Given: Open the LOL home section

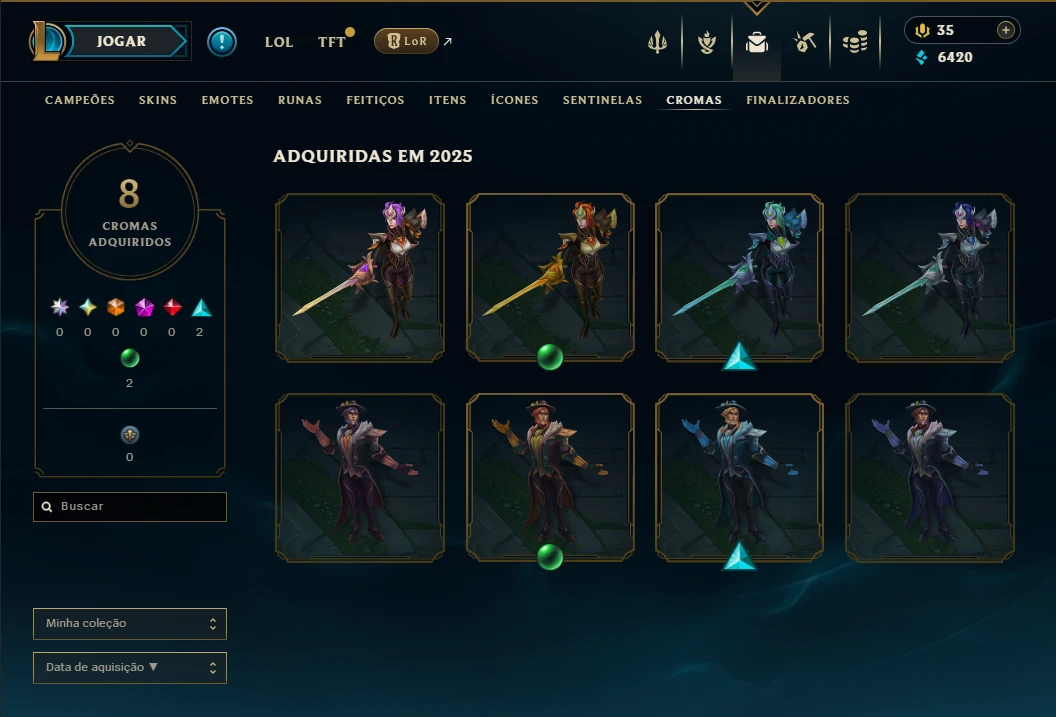Looking at the screenshot, I should click(279, 42).
